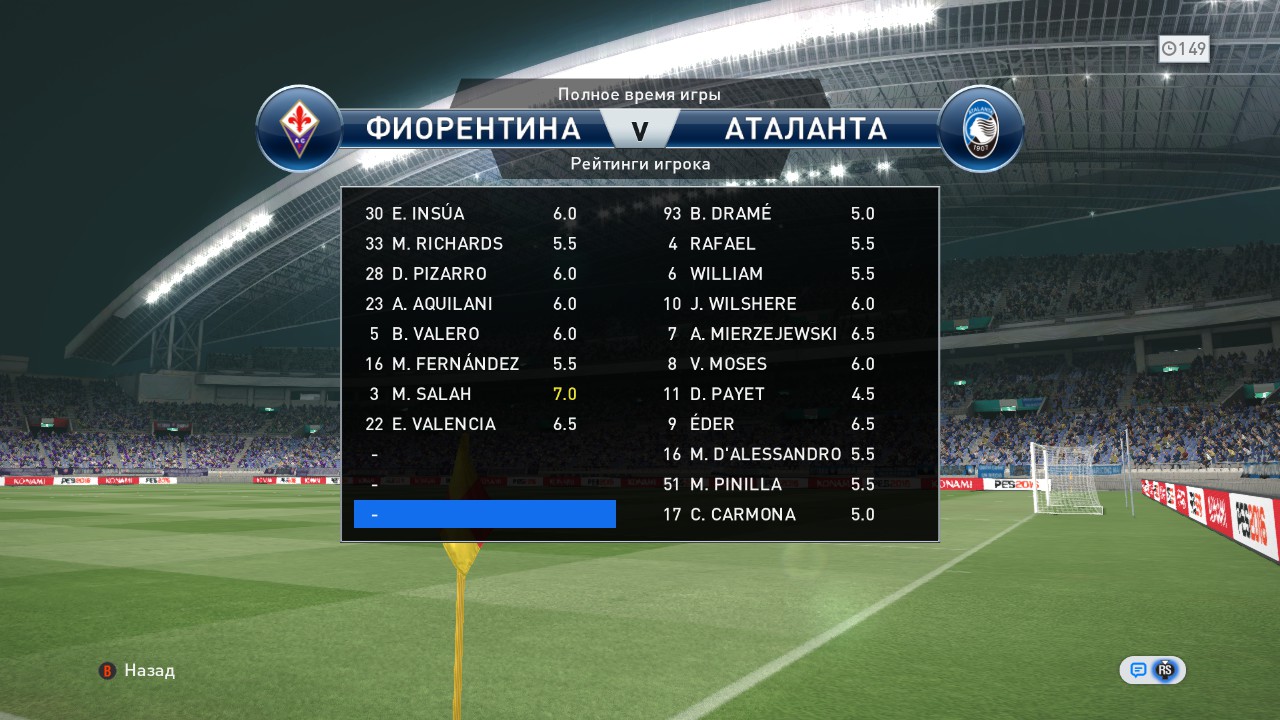Select B. Dramé in the Atalanta list
Image resolution: width=1280 pixels, height=720 pixels.
coord(770,214)
